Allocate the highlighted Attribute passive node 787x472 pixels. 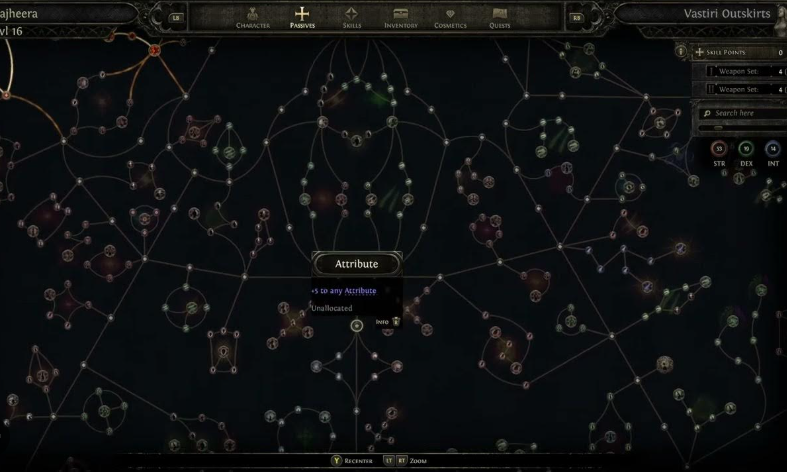click(x=357, y=326)
